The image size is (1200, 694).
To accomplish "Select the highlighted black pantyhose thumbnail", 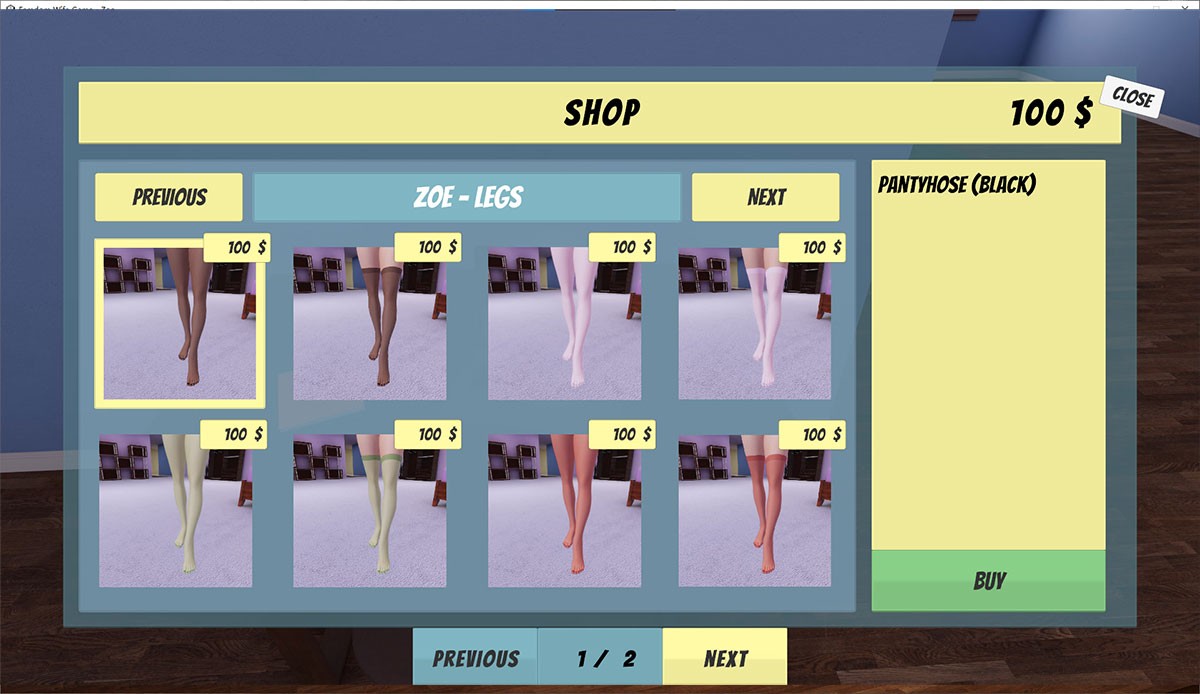I will point(180,325).
